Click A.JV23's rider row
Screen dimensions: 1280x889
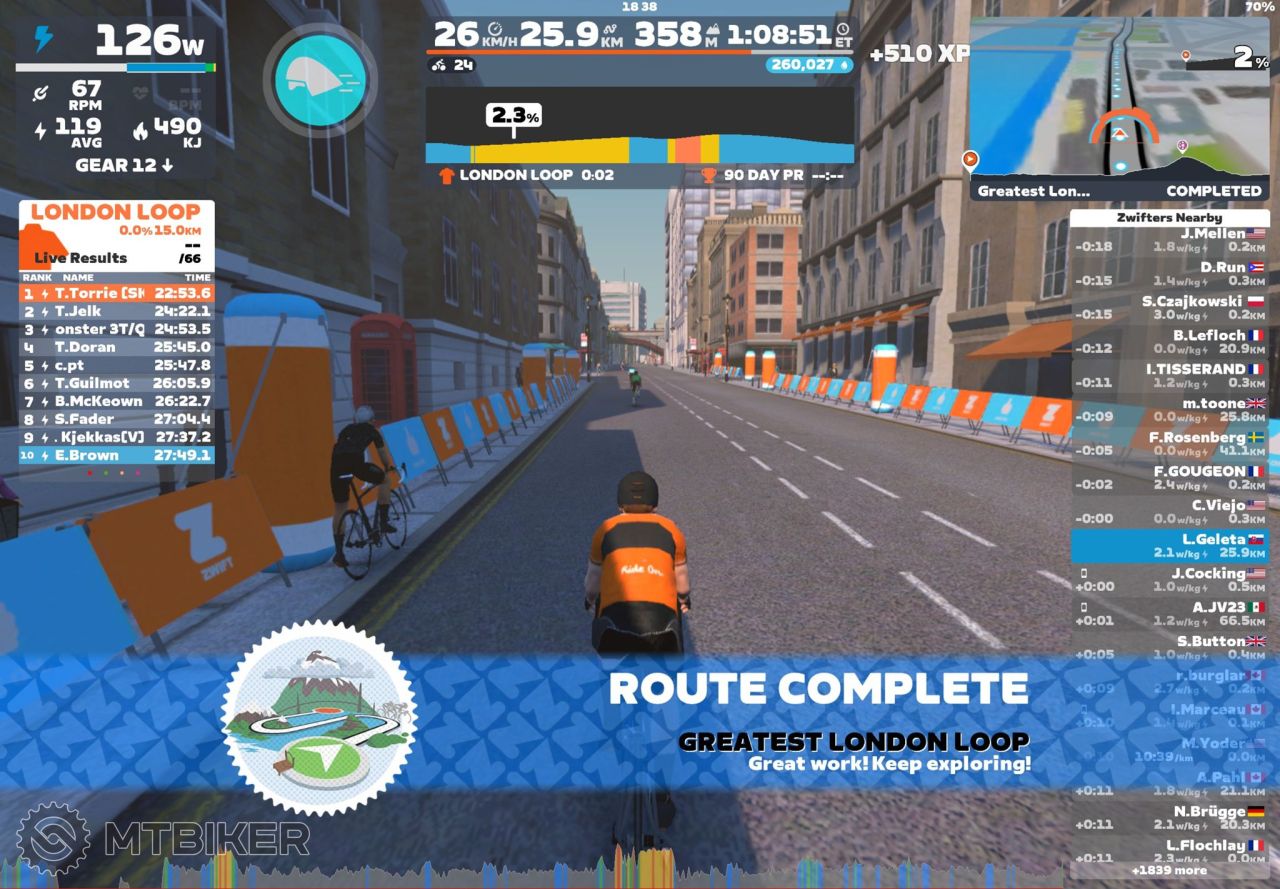tap(1168, 614)
